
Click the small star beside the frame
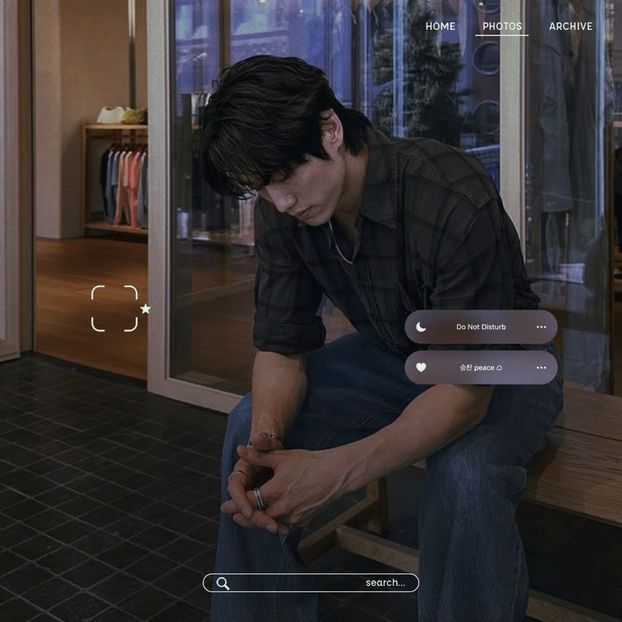[145, 309]
